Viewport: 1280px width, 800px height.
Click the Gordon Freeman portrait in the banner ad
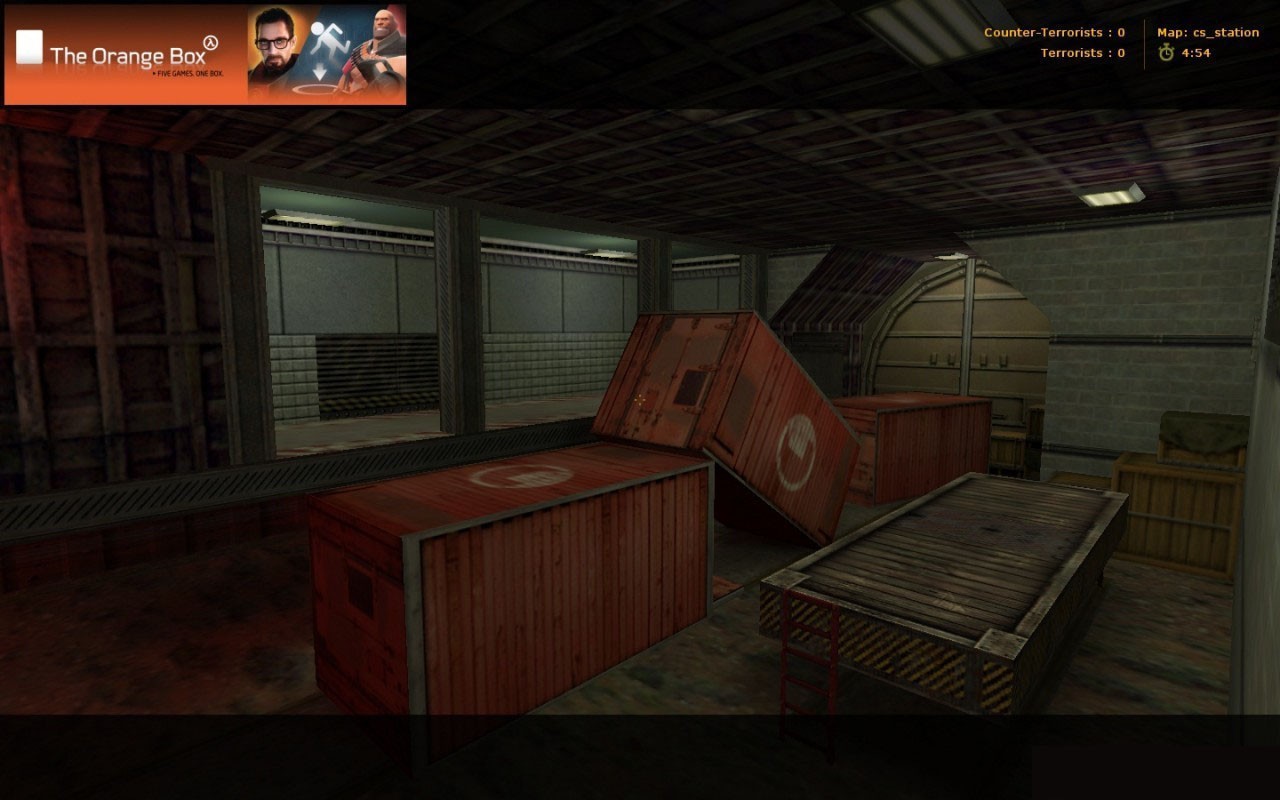point(272,45)
